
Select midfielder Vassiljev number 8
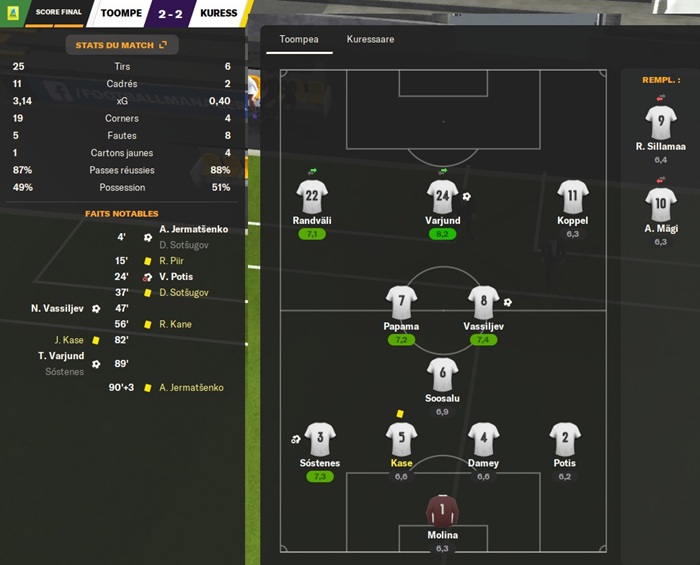484,303
